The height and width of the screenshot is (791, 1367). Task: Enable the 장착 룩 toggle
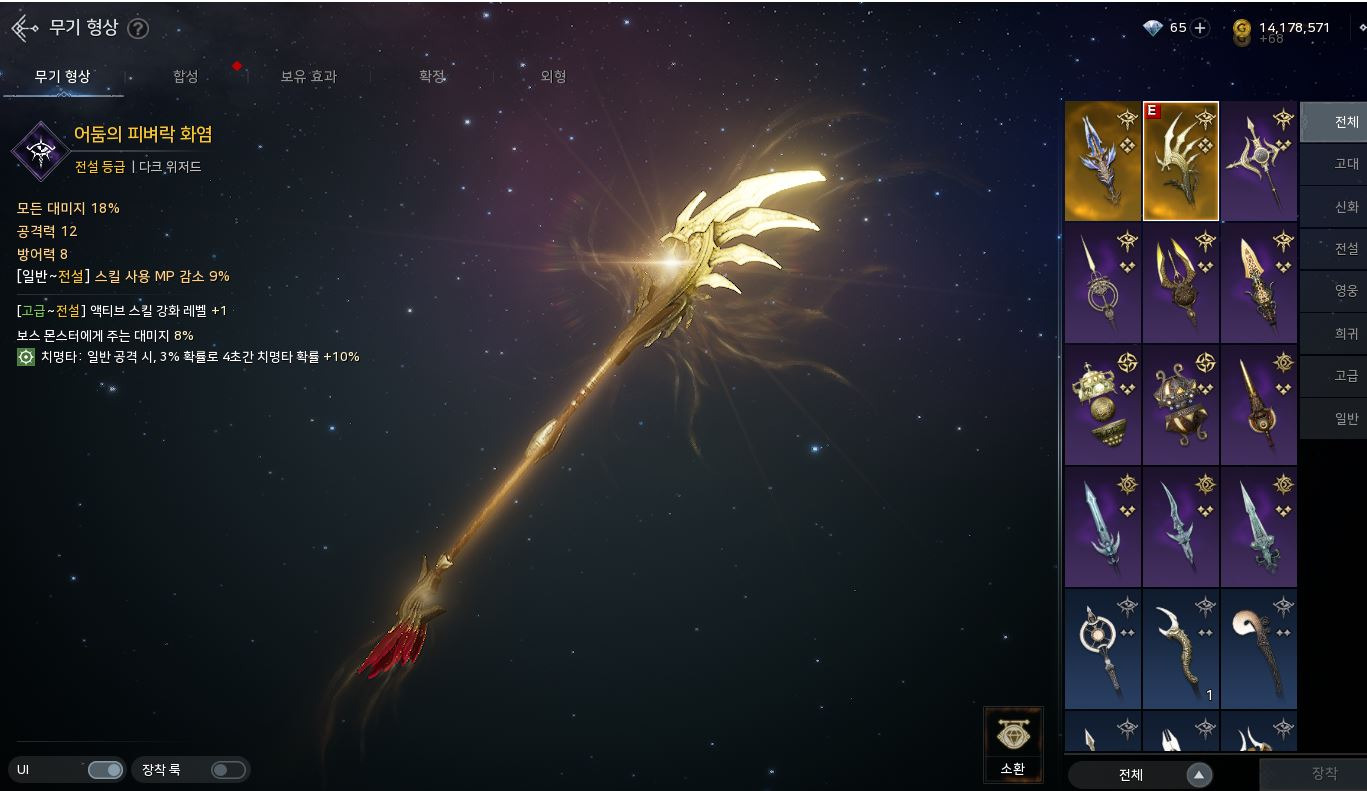point(228,770)
